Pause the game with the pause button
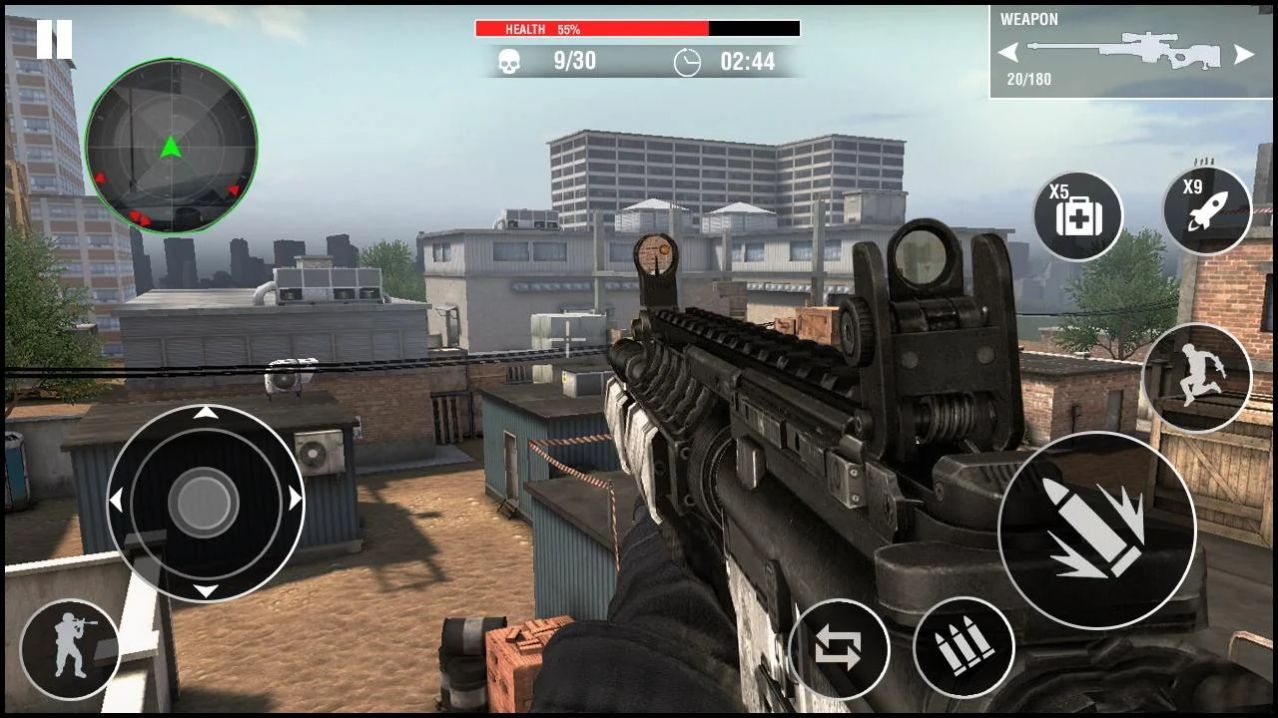The image size is (1278, 718). [x=54, y=39]
